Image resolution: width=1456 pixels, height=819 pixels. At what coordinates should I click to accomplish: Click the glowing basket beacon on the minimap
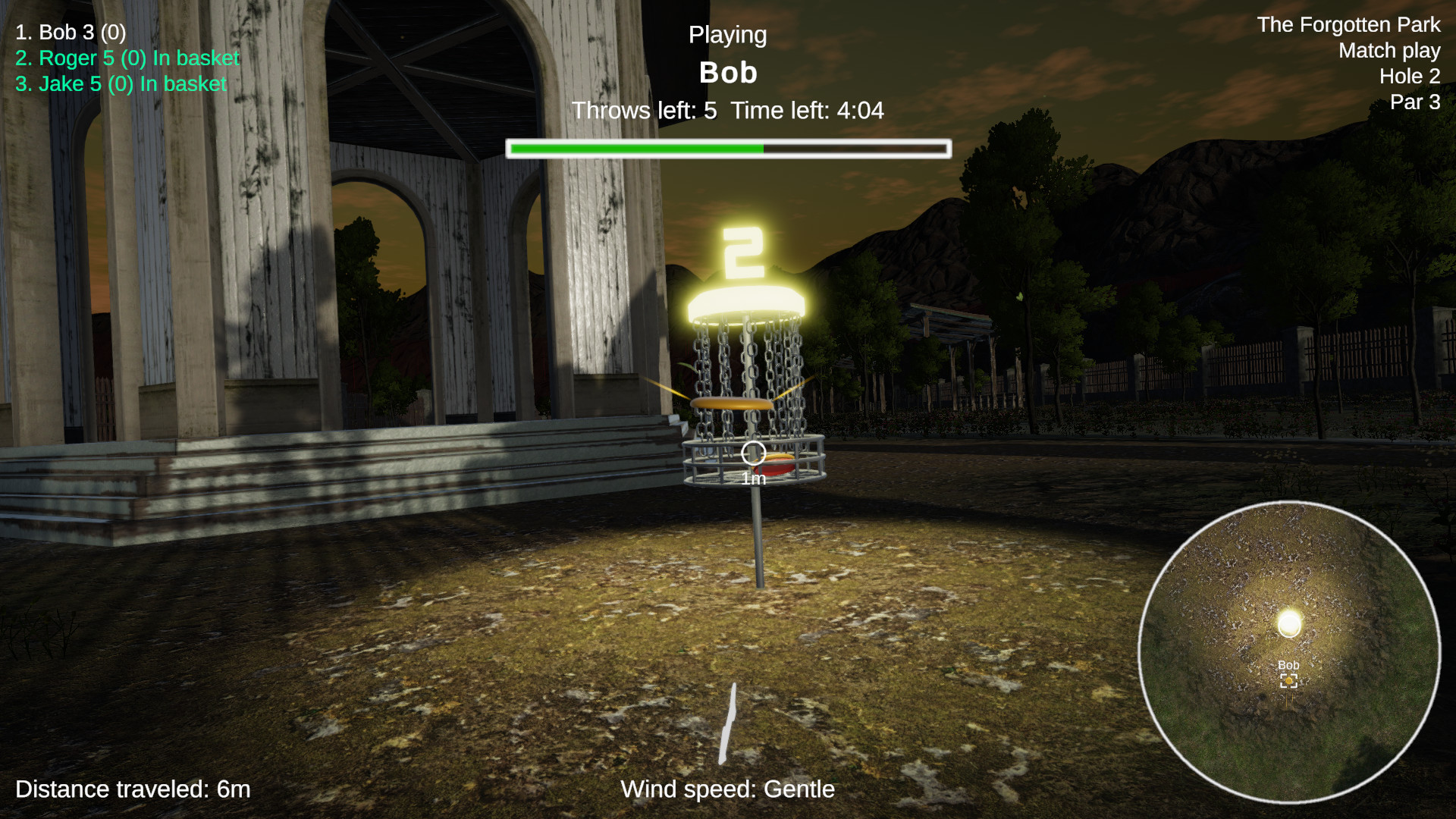point(1288,623)
